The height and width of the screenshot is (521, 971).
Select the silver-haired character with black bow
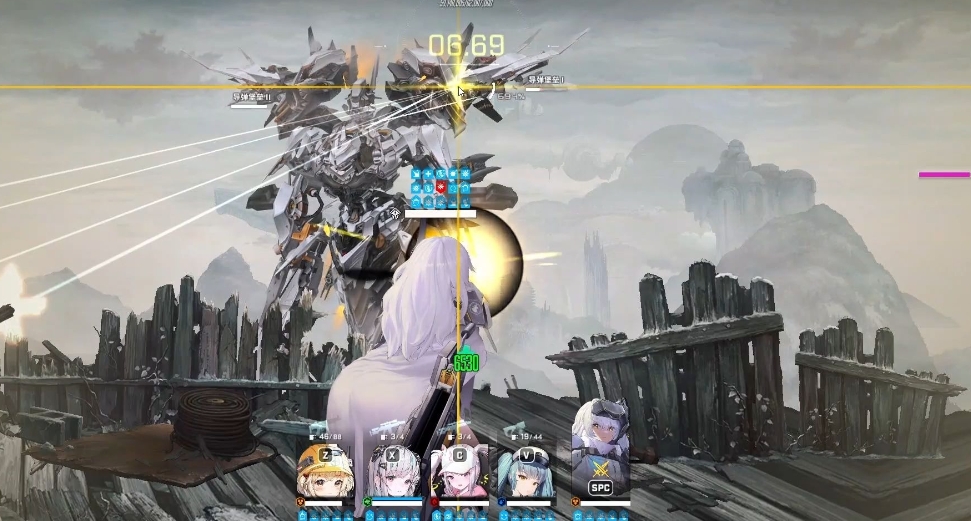pos(390,473)
